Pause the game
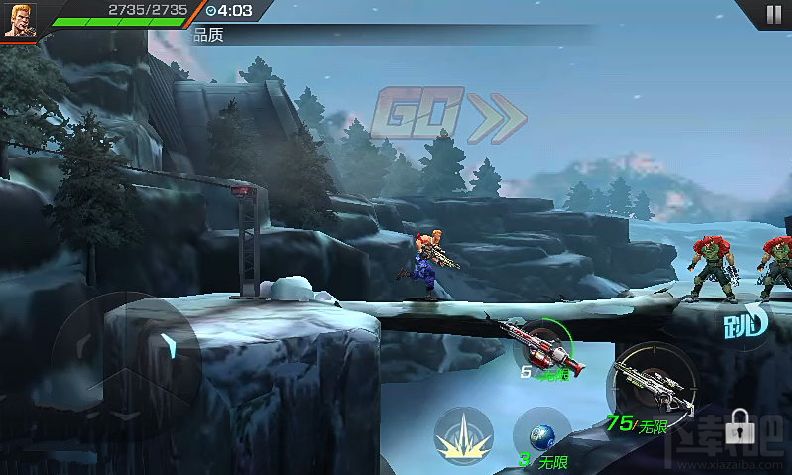This screenshot has width=792, height=475. click(772, 14)
